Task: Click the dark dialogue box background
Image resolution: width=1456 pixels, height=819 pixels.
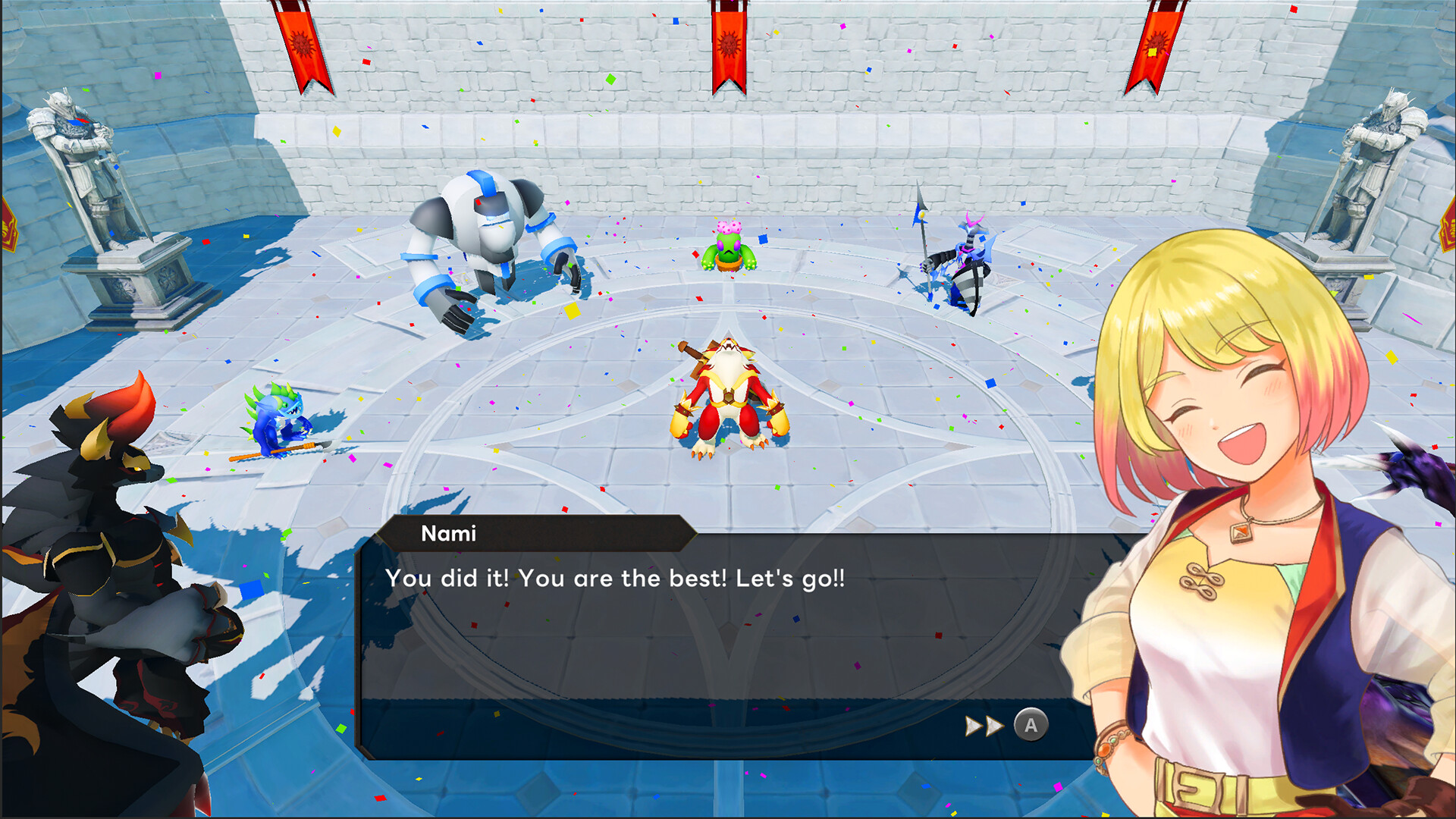Action: pyautogui.click(x=682, y=660)
